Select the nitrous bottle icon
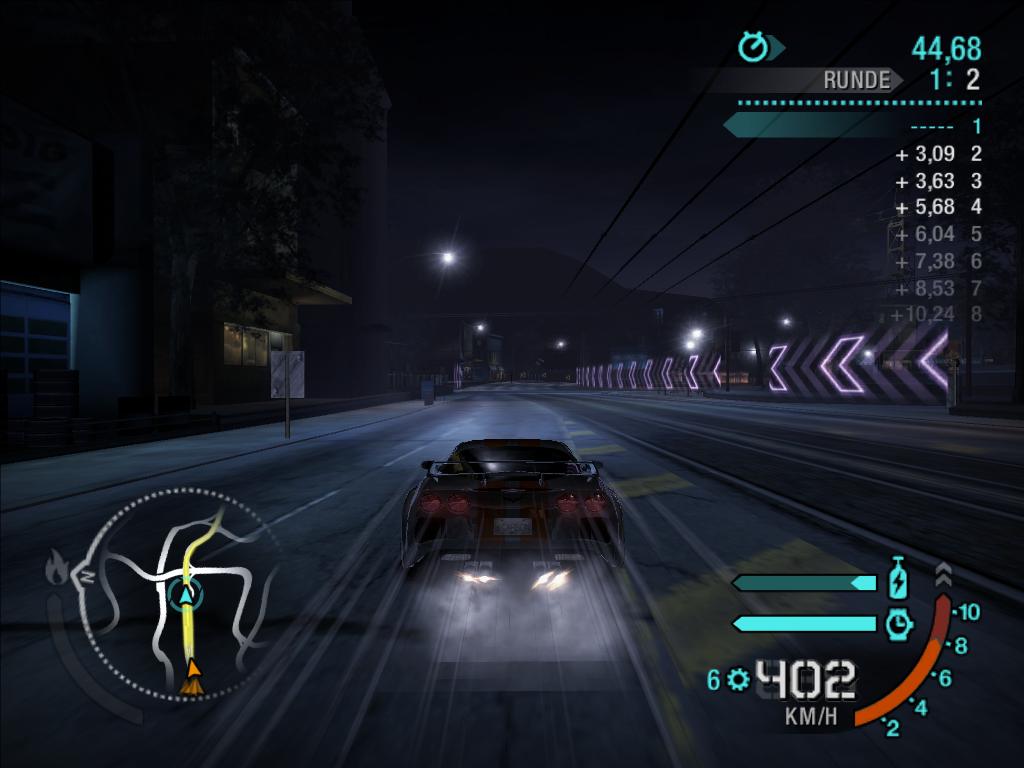This screenshot has height=768, width=1024. pyautogui.click(x=898, y=581)
